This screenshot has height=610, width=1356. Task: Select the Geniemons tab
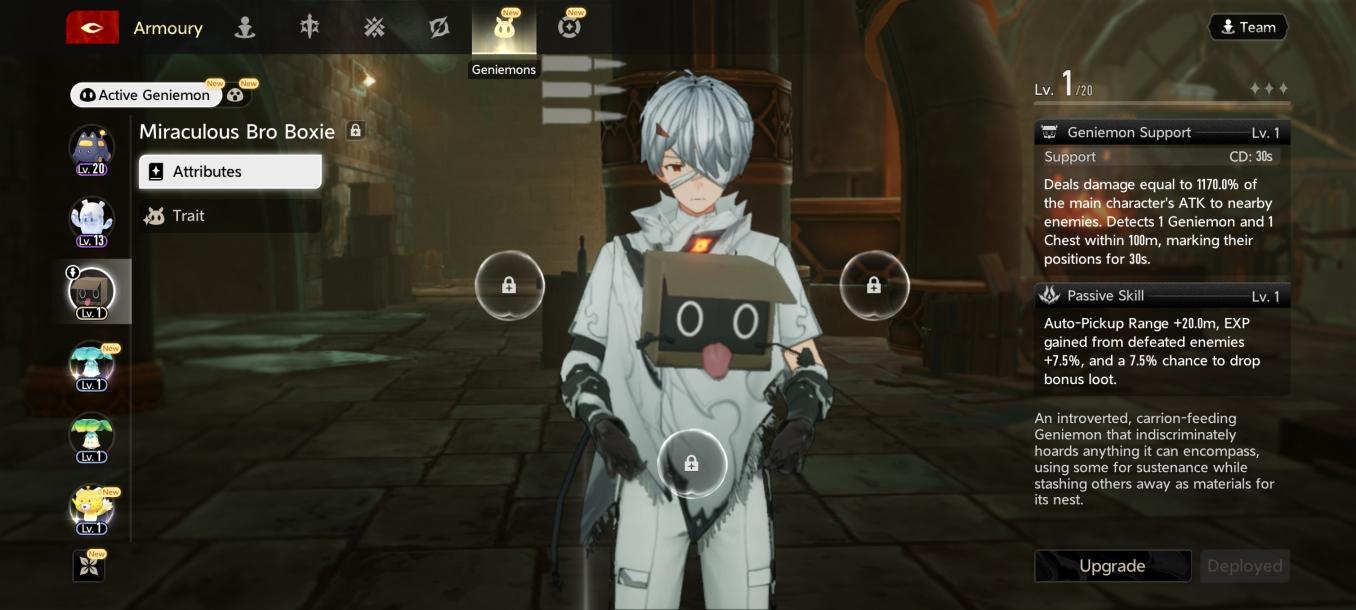coord(504,30)
